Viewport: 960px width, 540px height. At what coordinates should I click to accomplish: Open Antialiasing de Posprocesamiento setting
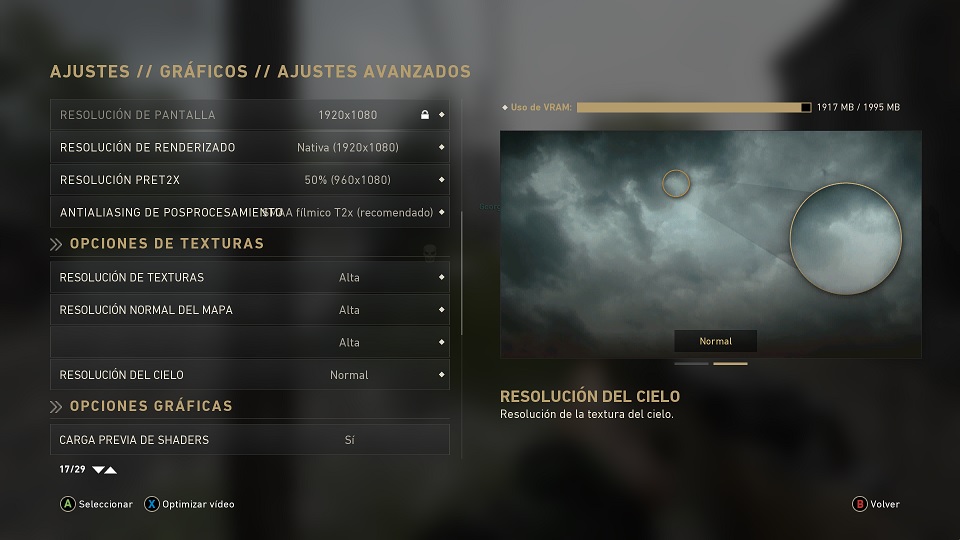pos(250,212)
